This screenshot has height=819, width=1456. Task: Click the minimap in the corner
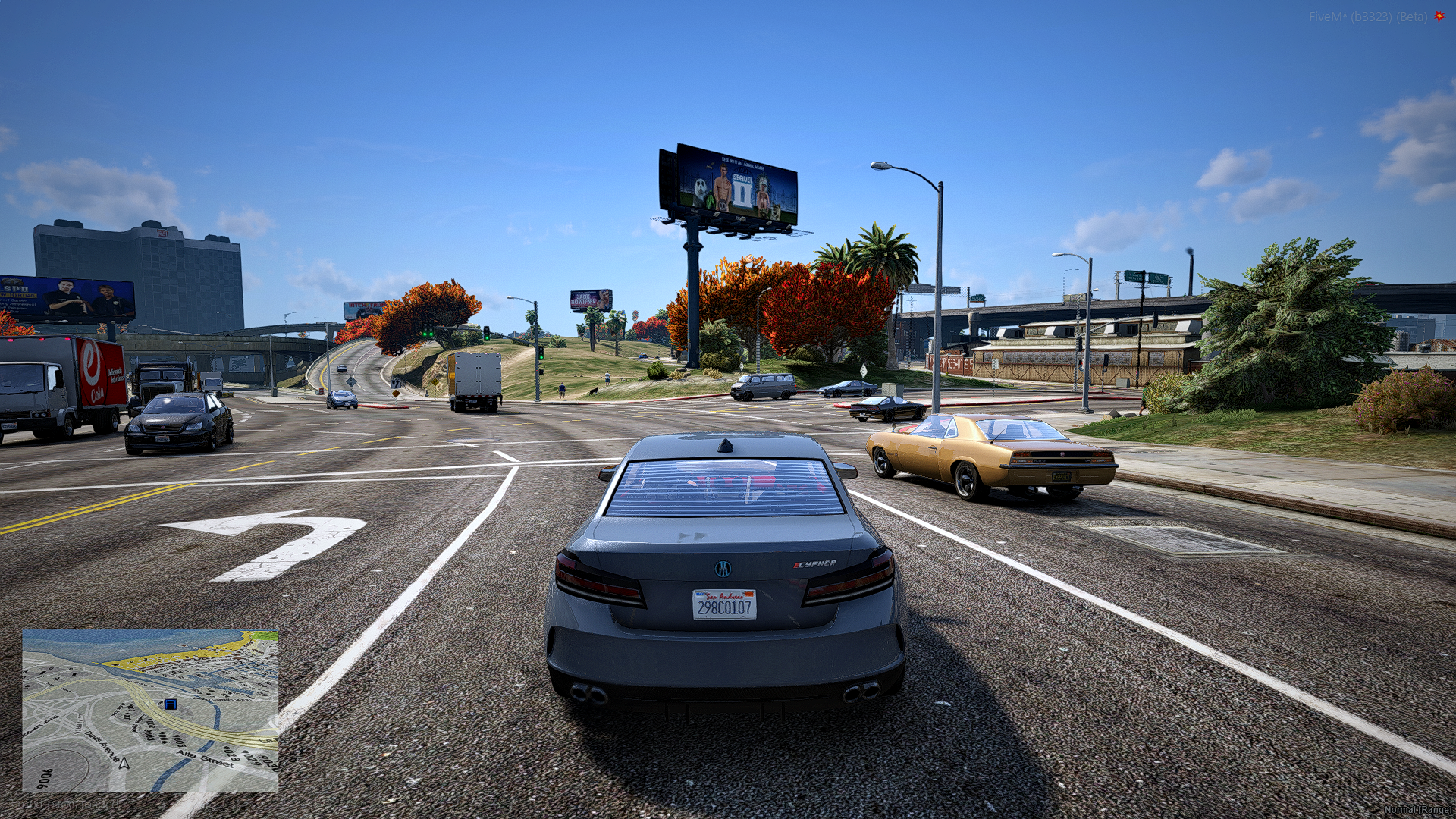click(150, 711)
